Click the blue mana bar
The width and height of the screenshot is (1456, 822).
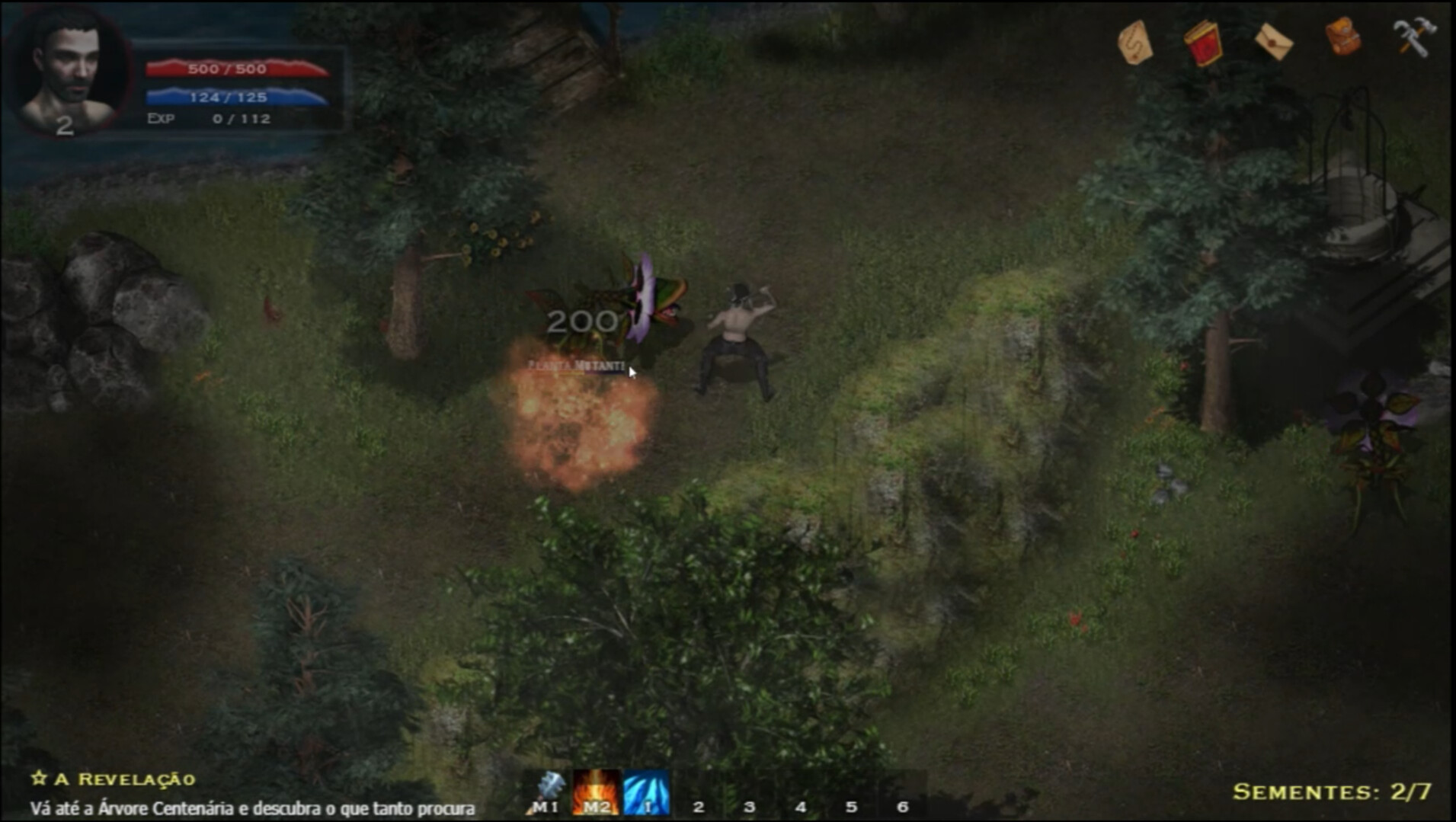(236, 98)
